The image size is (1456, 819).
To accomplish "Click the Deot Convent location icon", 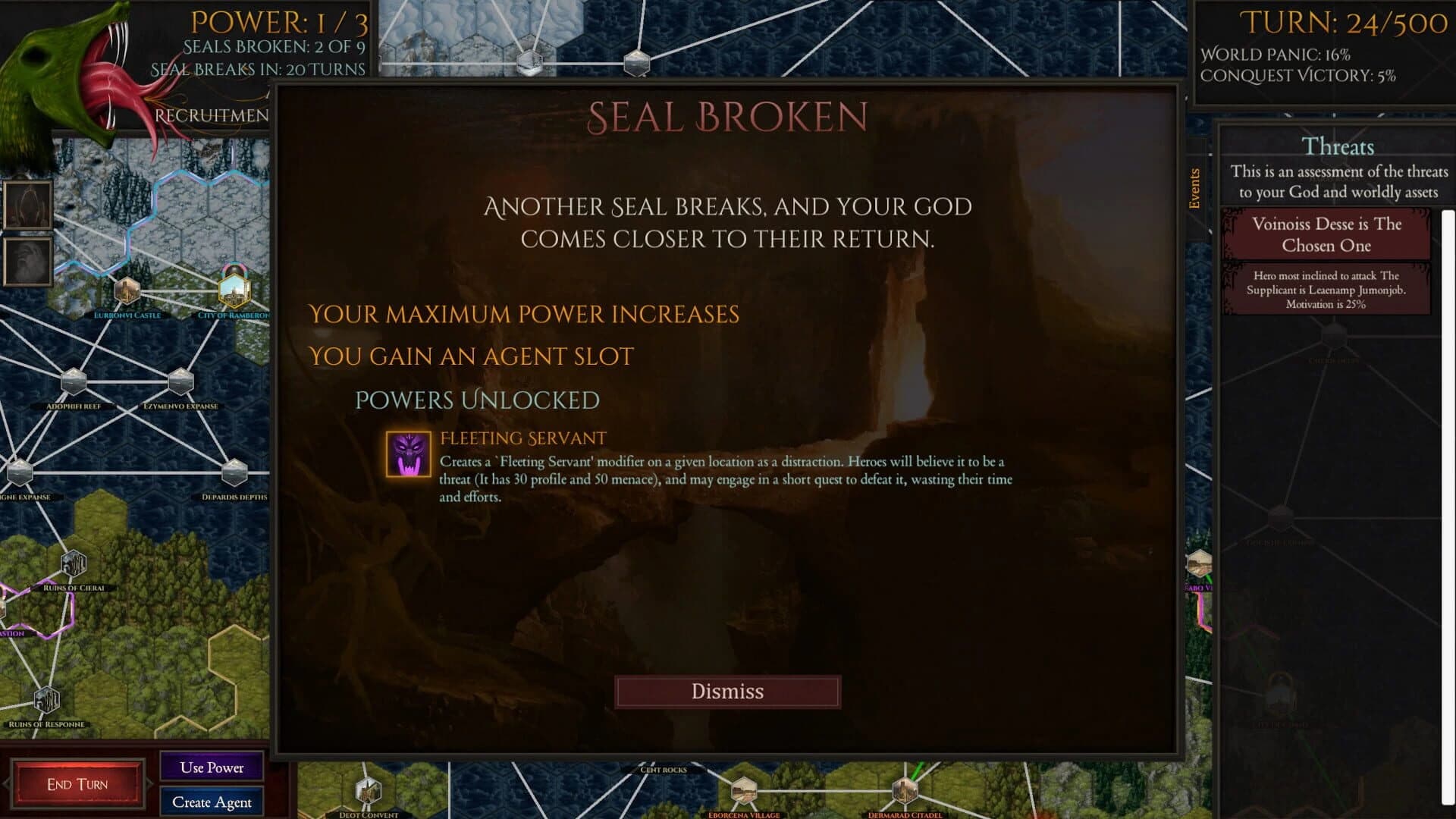I will (x=367, y=791).
